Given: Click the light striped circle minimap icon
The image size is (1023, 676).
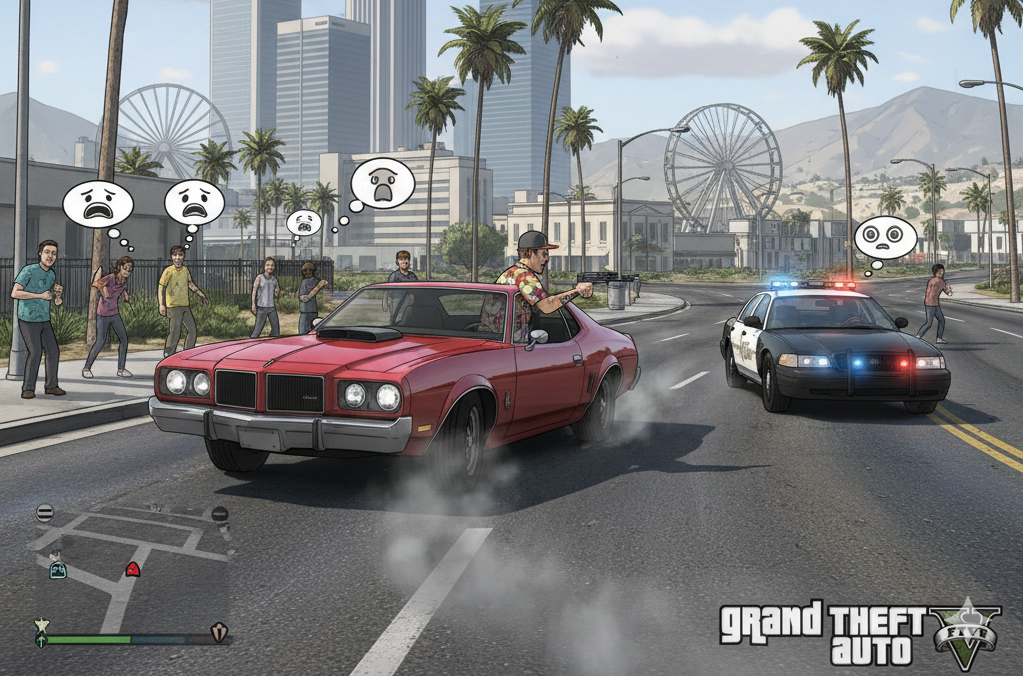Looking at the screenshot, I should [x=45, y=512].
